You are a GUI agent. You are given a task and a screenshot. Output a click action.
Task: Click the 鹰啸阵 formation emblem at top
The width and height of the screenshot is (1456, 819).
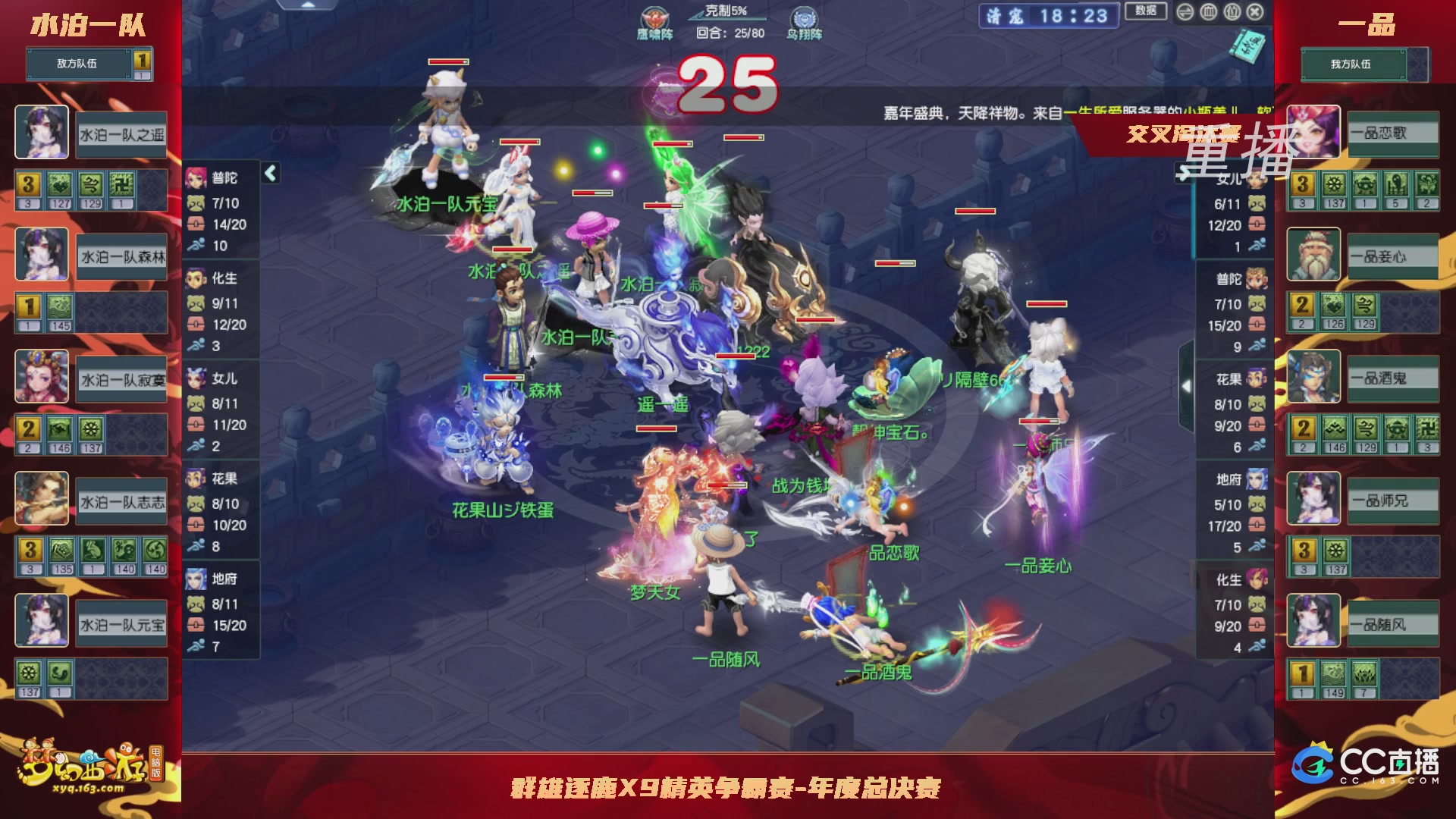click(x=653, y=17)
